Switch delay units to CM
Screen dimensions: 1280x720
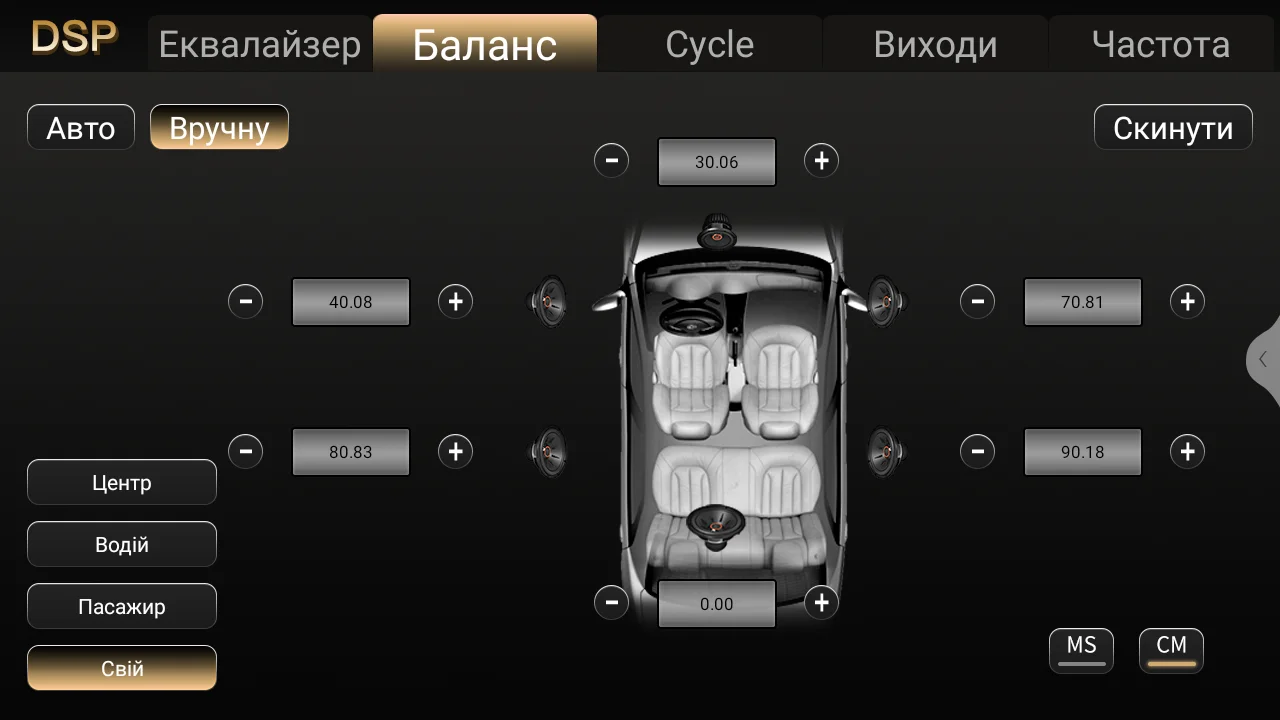coord(1171,649)
